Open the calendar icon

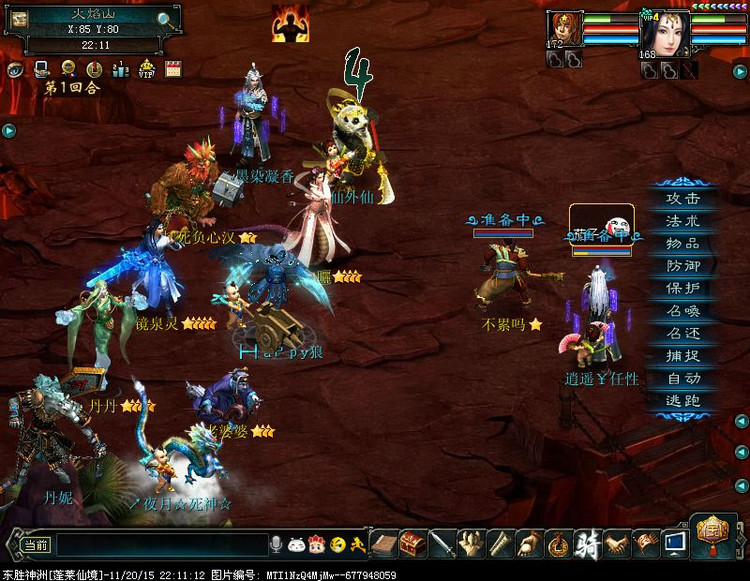173,69
